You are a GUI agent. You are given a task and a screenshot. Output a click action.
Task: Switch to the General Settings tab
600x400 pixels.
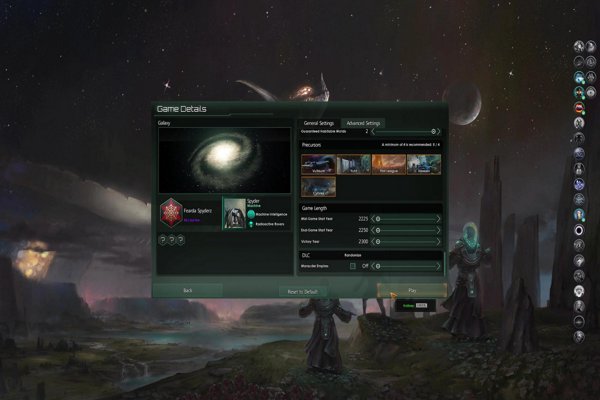pyautogui.click(x=319, y=122)
